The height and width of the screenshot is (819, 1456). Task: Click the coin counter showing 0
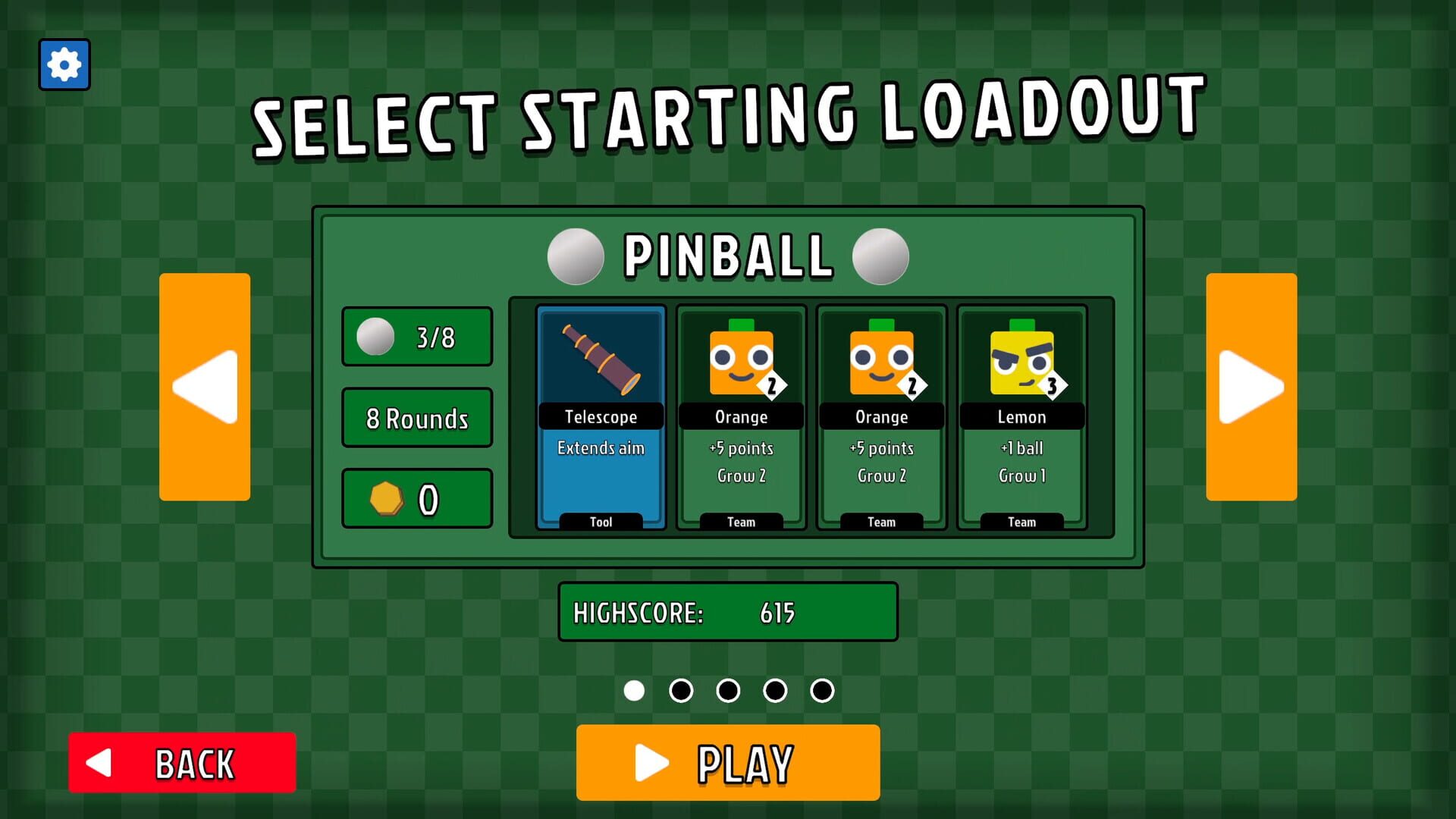click(416, 498)
